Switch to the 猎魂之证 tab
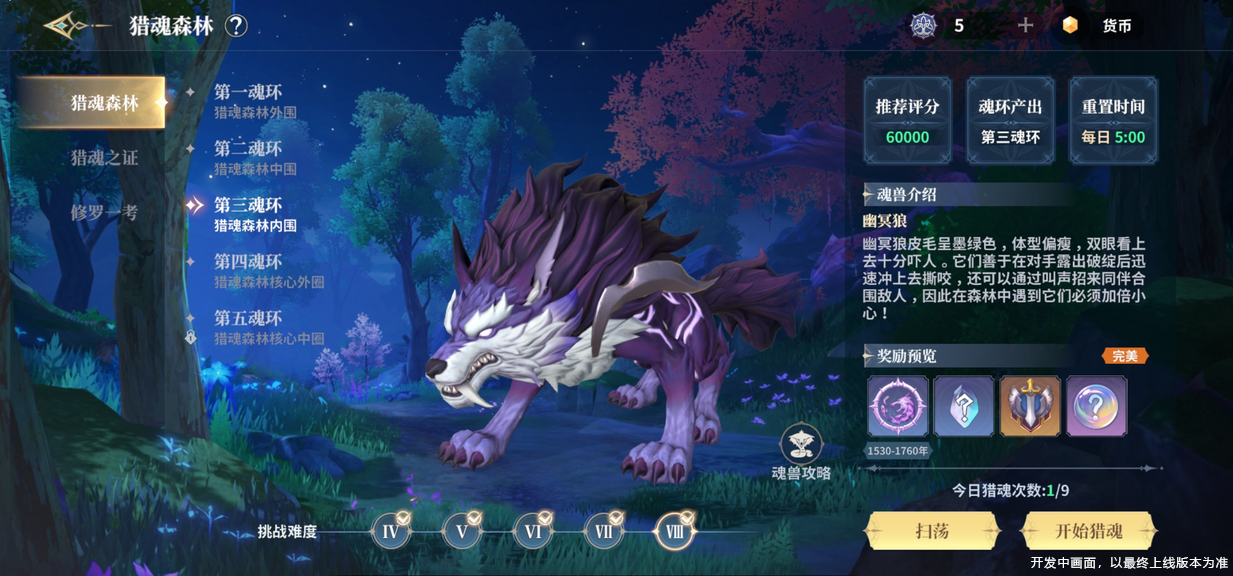 103,157
